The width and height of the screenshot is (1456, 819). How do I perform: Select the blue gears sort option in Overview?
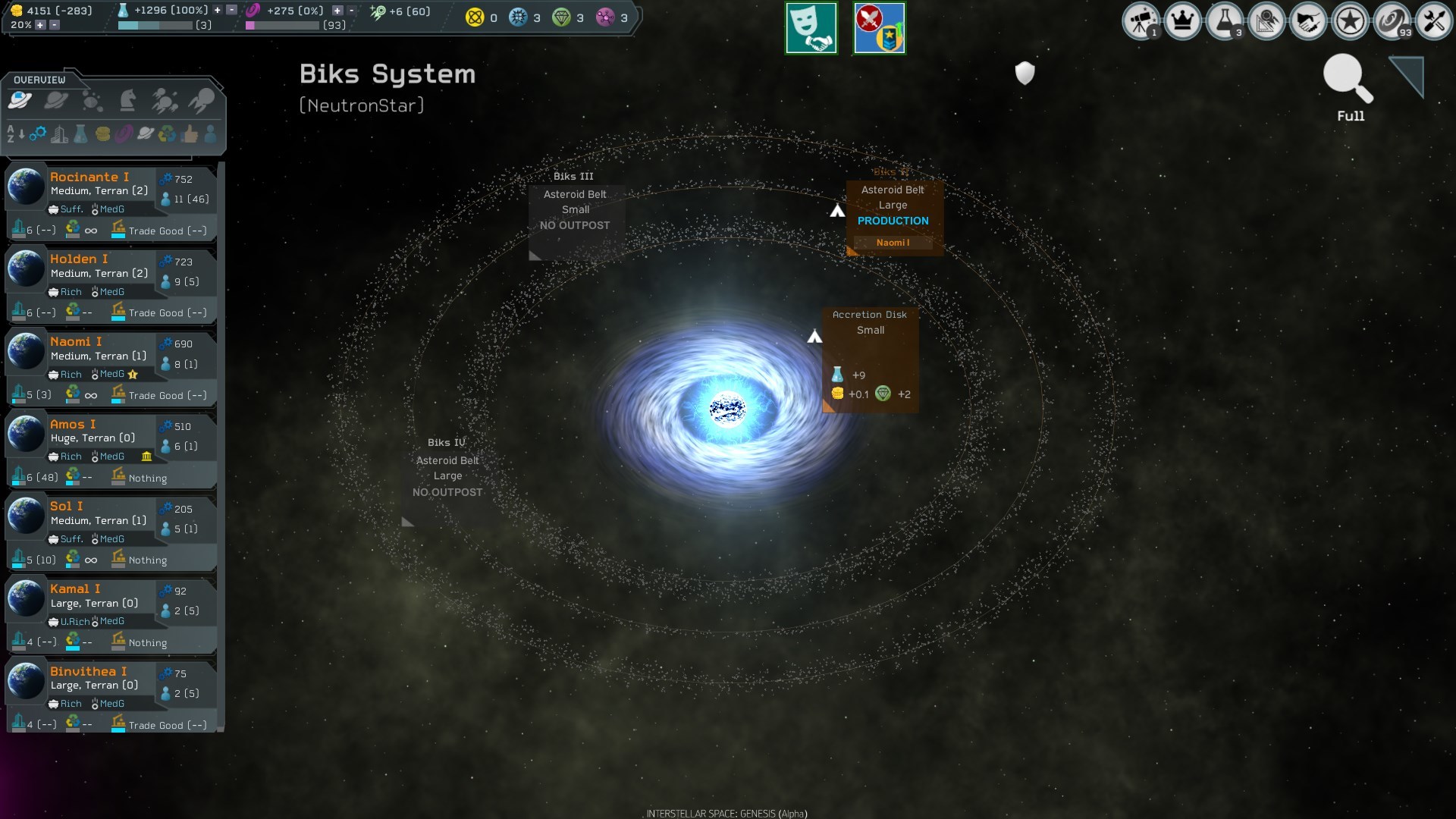pos(39,134)
